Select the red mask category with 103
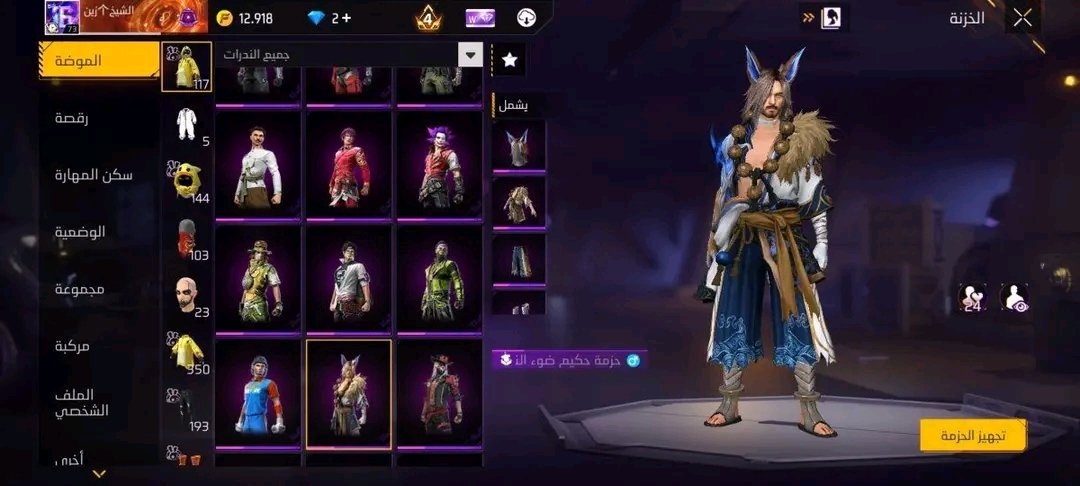 click(186, 238)
